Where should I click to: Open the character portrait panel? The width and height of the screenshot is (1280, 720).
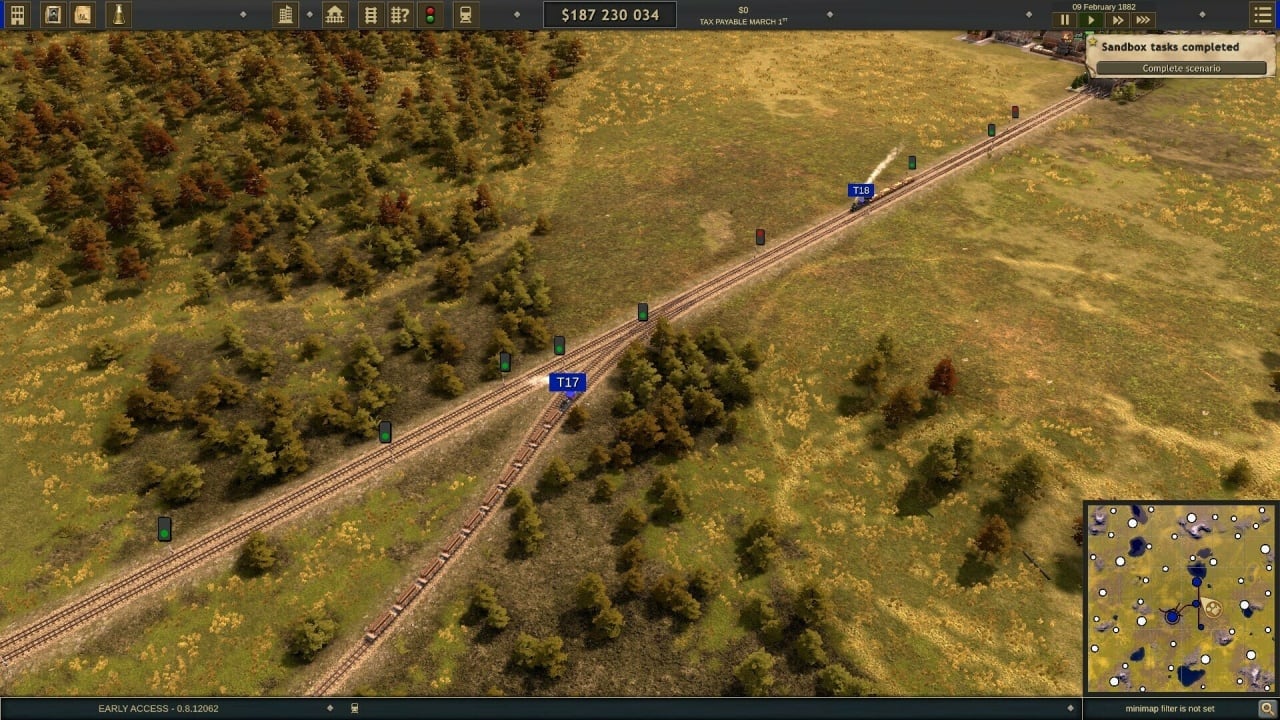(53, 15)
